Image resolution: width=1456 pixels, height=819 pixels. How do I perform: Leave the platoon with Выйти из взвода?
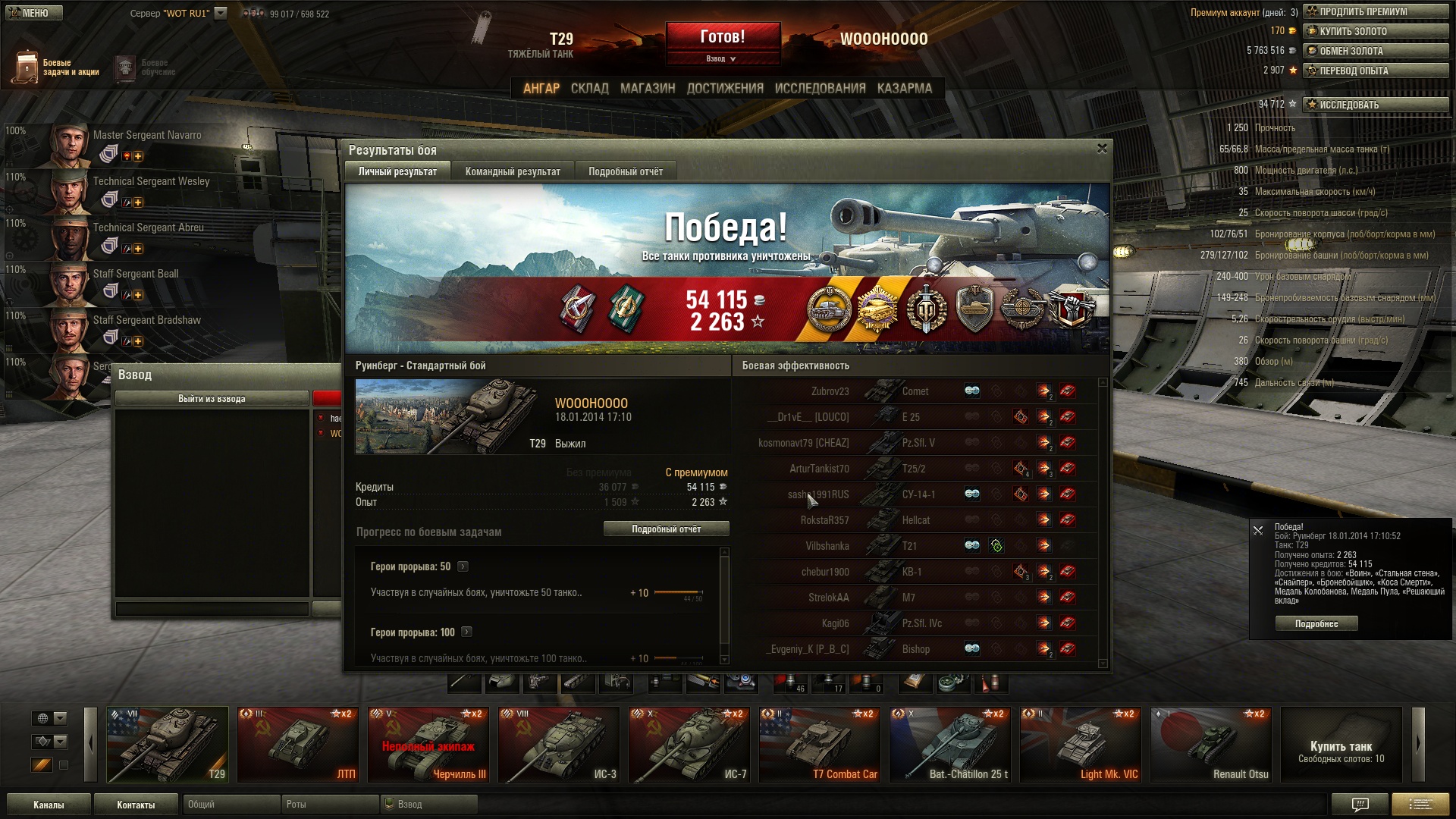[x=212, y=399]
